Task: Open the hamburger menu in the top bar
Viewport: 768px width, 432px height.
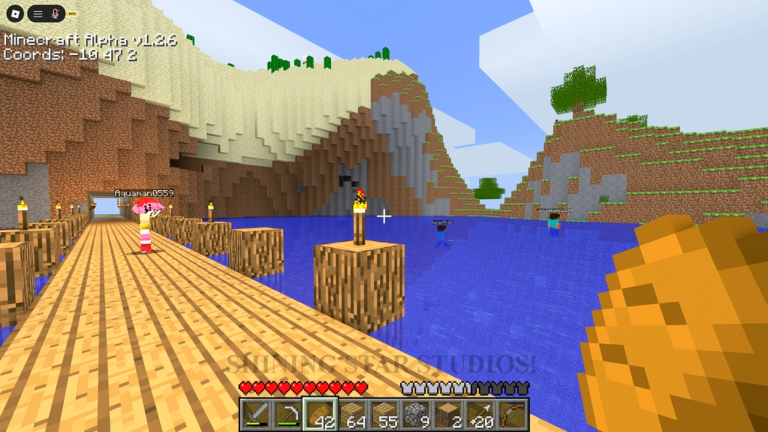Action: click(x=38, y=14)
